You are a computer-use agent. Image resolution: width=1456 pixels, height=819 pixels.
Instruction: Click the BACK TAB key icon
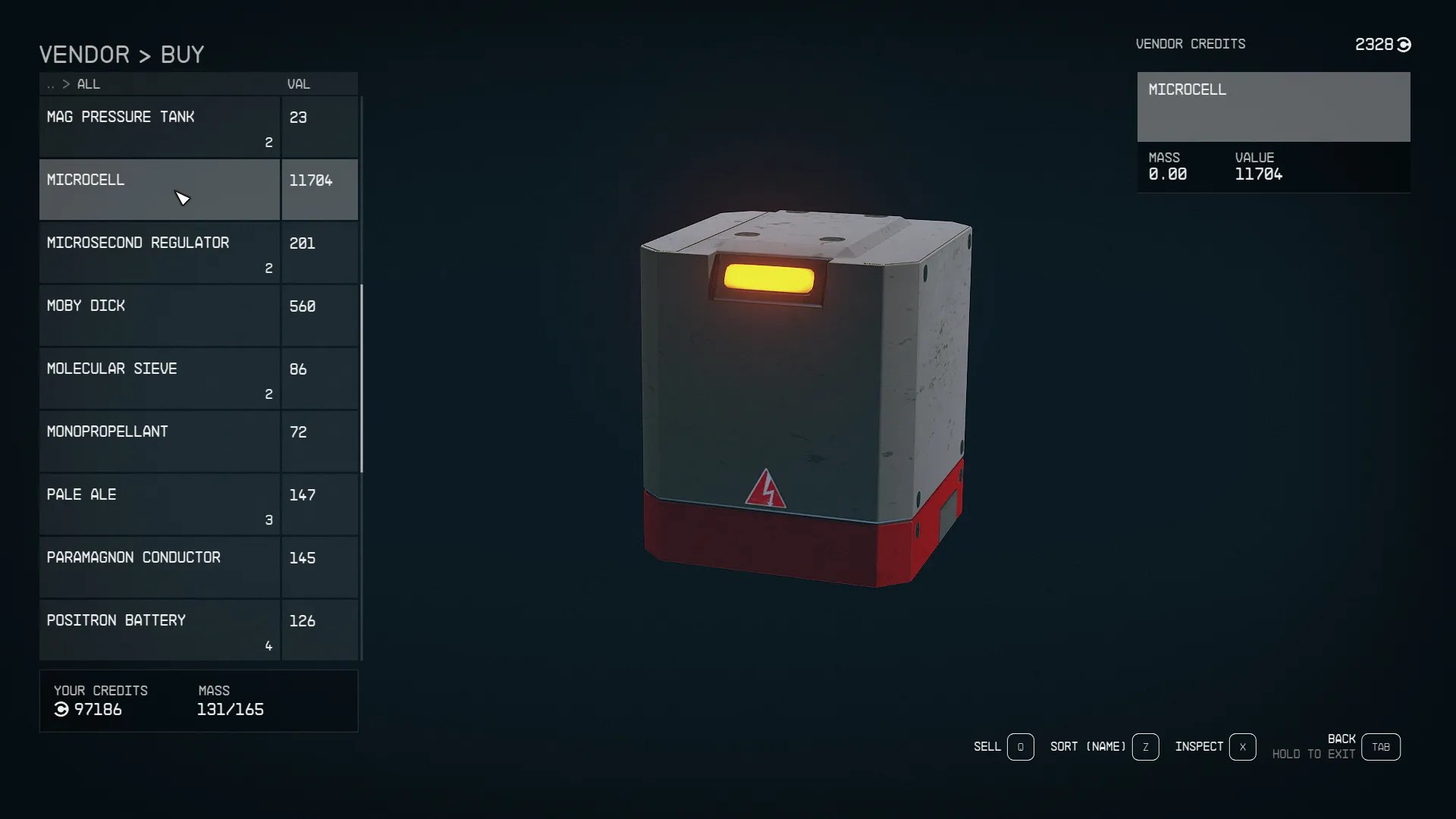point(1381,746)
